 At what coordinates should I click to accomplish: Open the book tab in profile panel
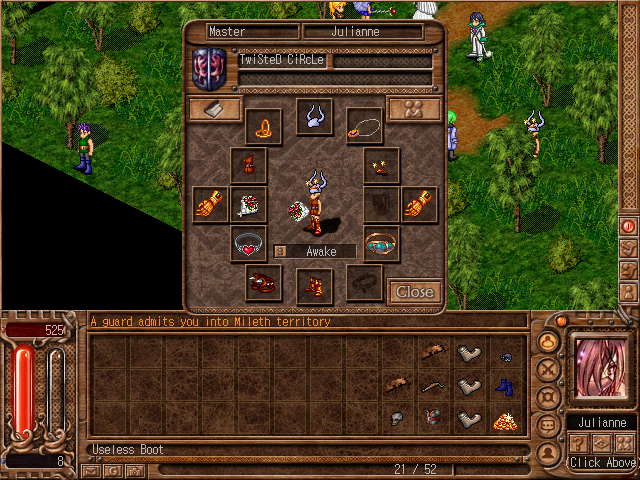215,109
